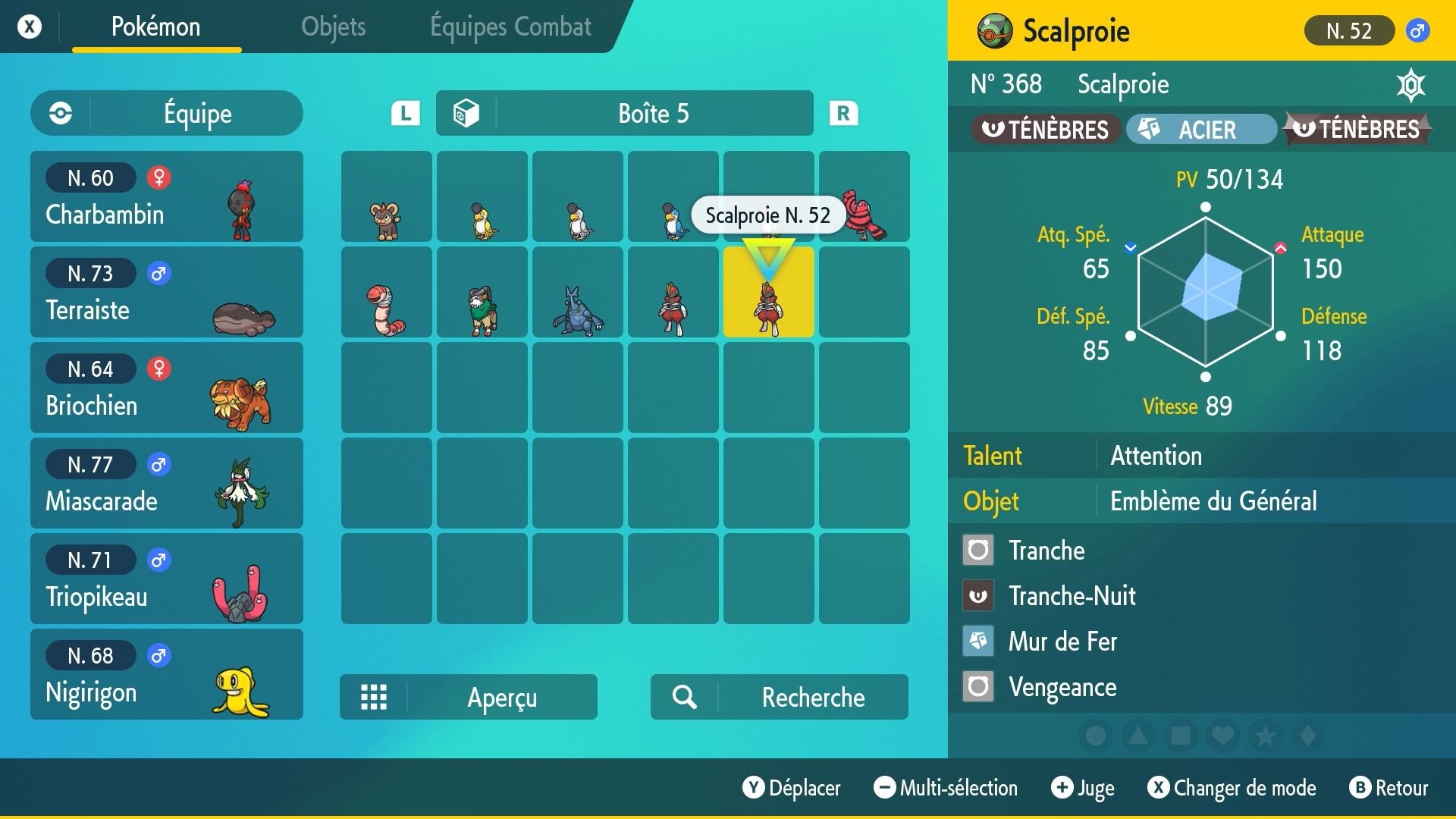The image size is (1456, 819).
Task: Click the grid icon on the Aperçu button
Action: tap(373, 697)
